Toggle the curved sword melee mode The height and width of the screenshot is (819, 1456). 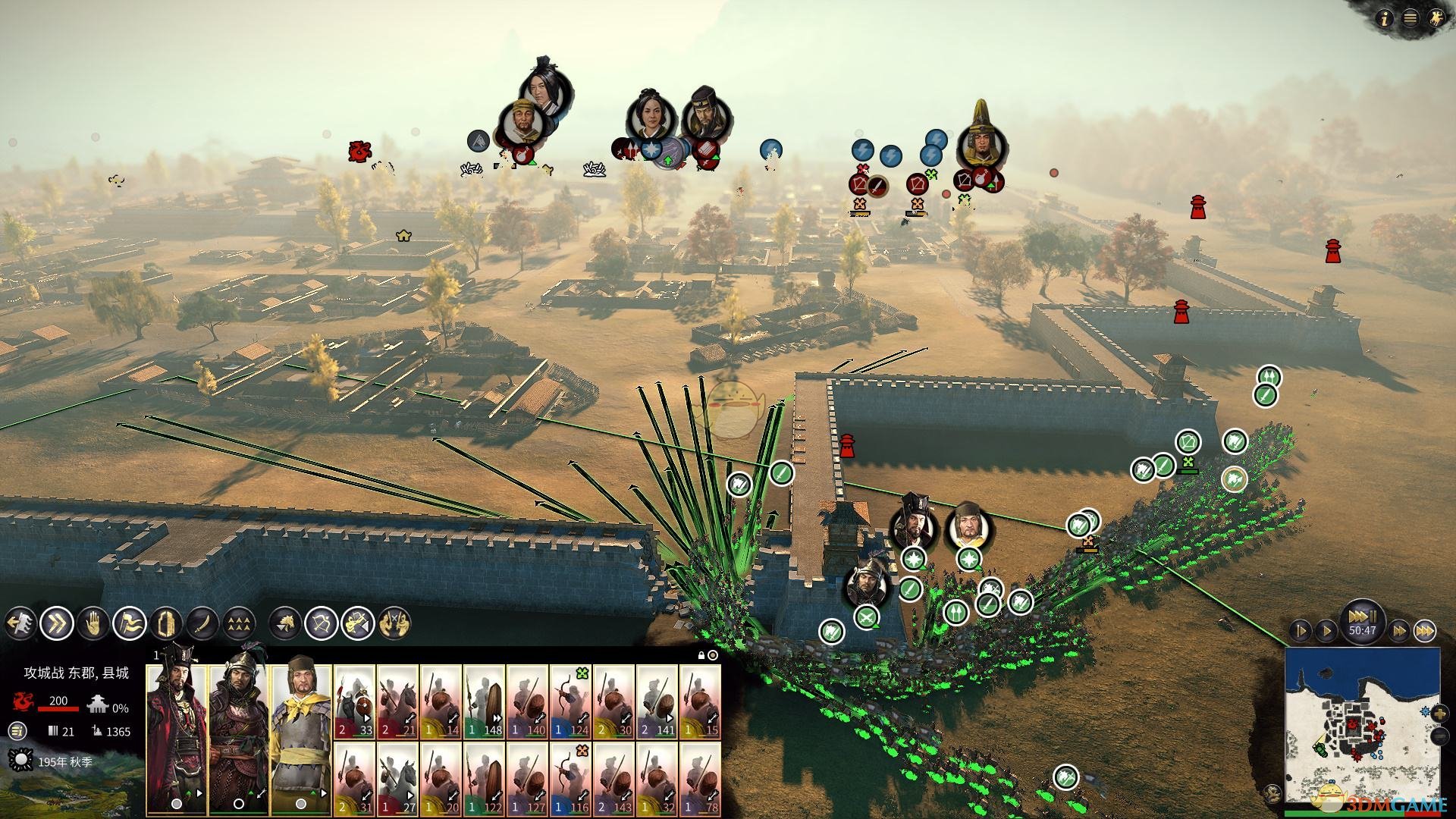(202, 624)
